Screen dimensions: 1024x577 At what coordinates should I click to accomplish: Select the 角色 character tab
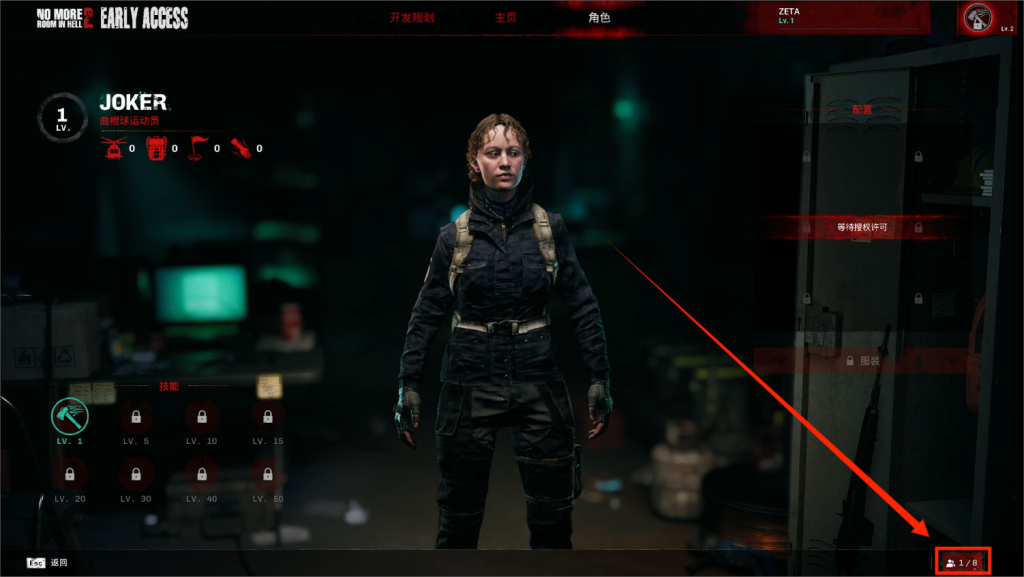coord(599,18)
